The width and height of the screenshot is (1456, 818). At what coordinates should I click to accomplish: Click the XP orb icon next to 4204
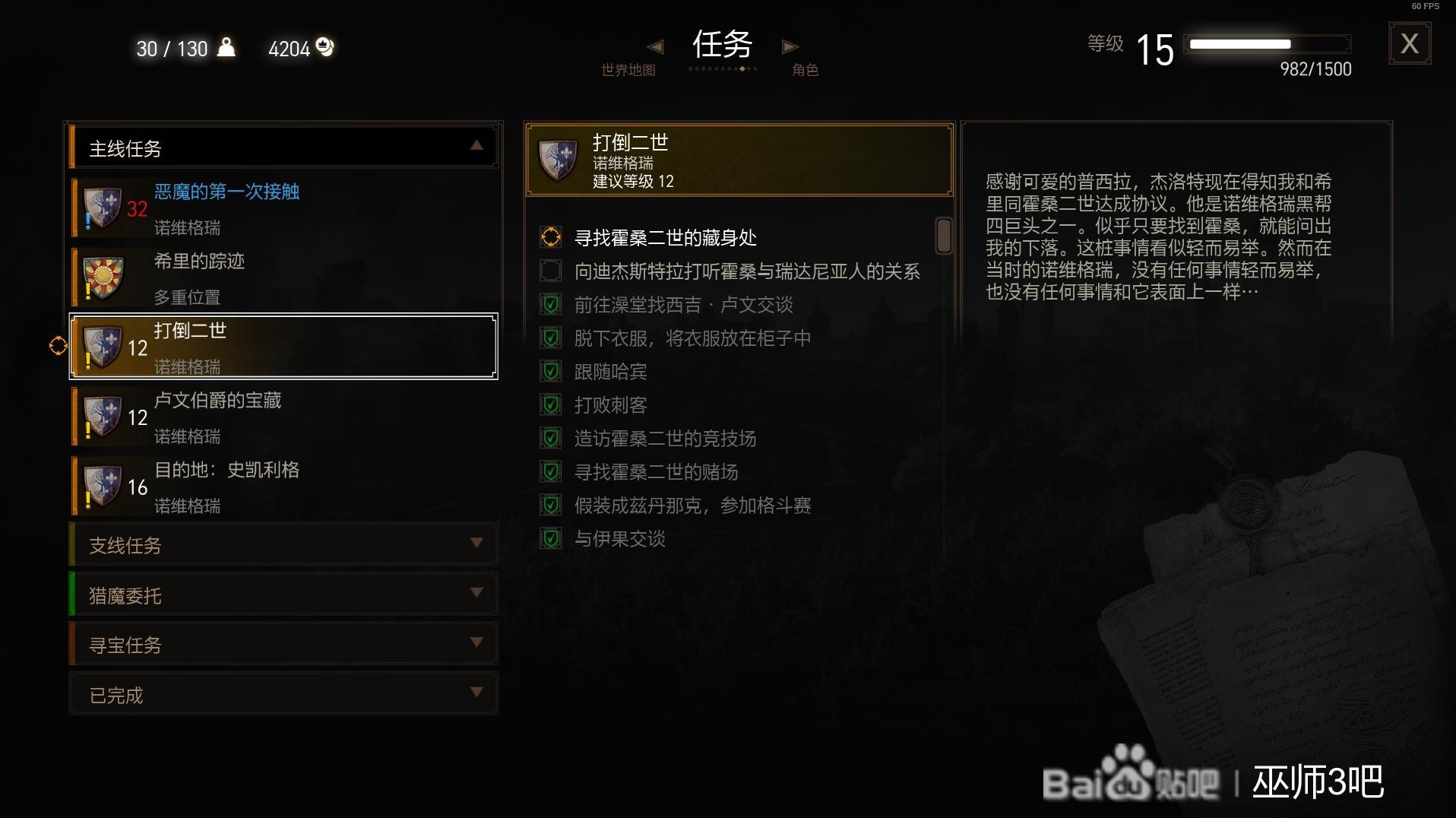(x=325, y=47)
